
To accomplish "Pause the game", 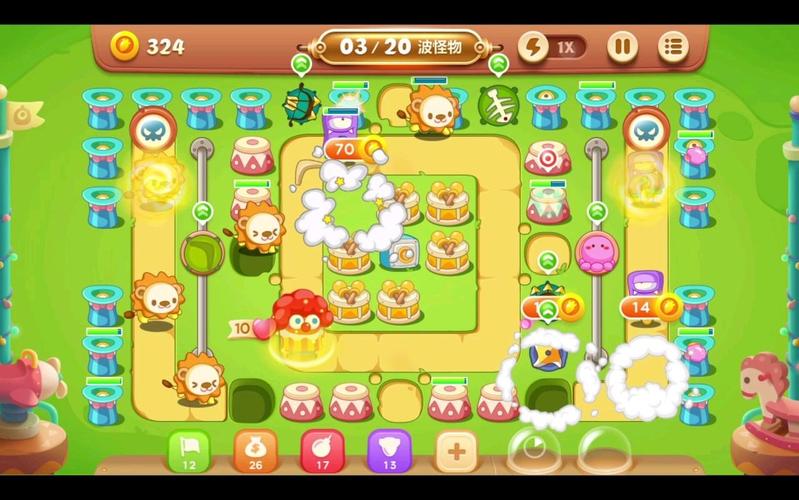I will click(x=622, y=46).
